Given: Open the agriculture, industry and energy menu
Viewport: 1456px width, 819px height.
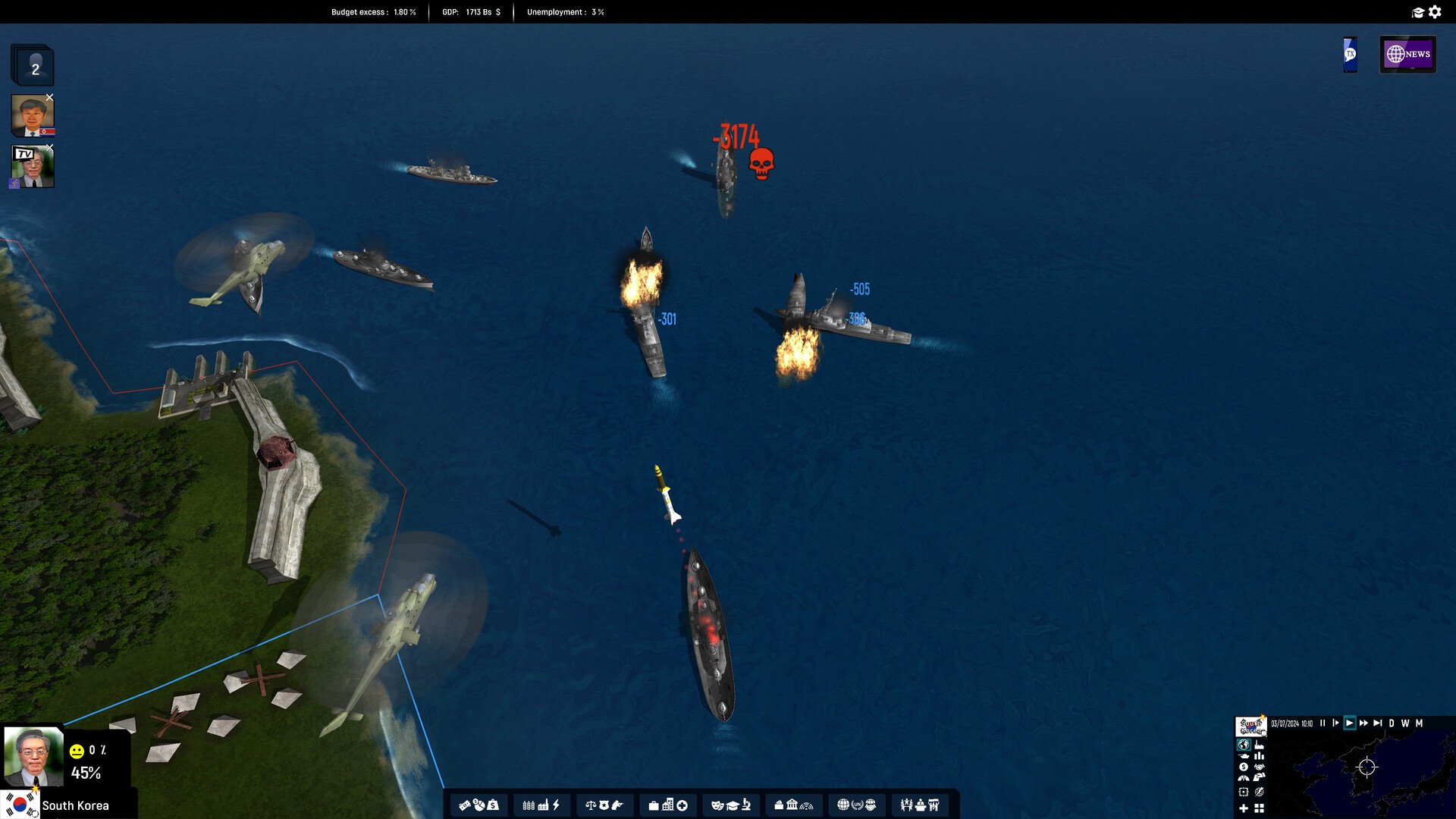Looking at the screenshot, I should tap(541, 805).
